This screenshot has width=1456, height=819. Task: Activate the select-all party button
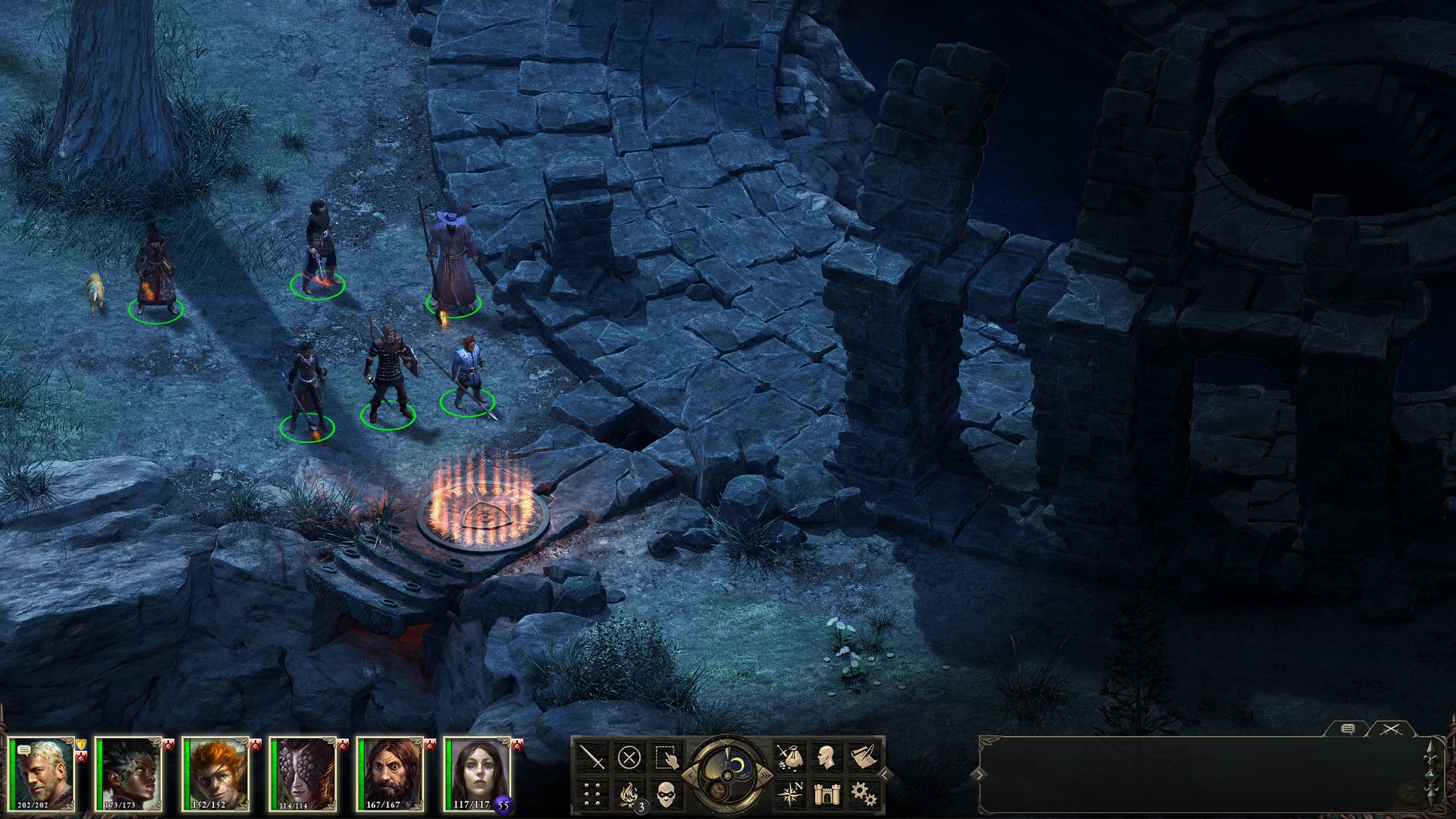coord(665,757)
